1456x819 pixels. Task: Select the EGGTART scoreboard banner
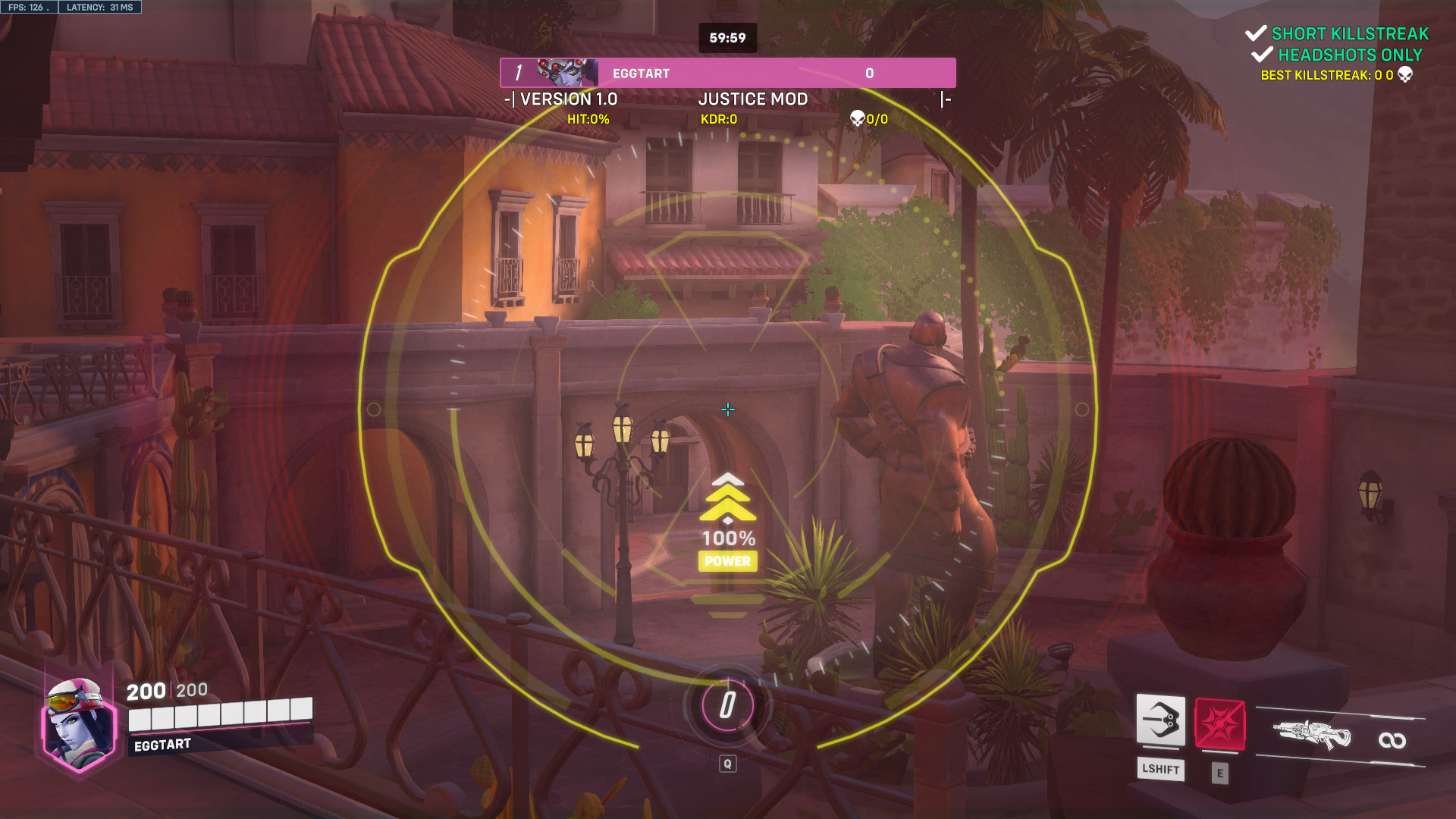tap(728, 72)
